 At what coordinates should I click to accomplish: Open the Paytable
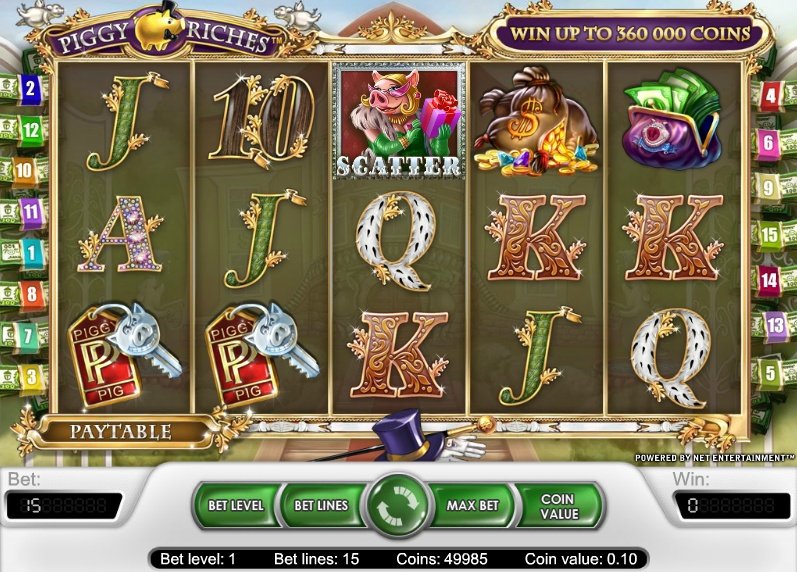tap(120, 433)
